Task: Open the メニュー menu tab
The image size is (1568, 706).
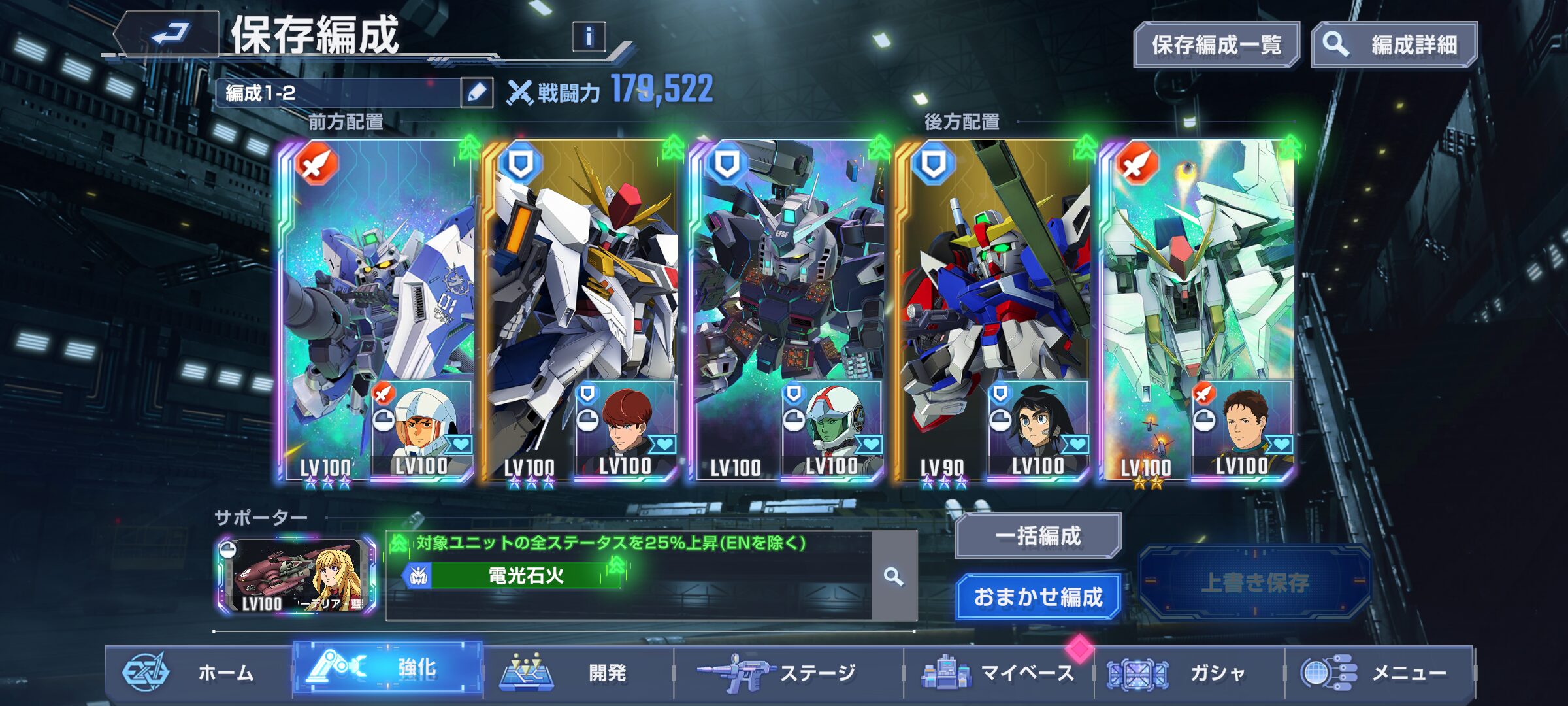Action: 1379,672
